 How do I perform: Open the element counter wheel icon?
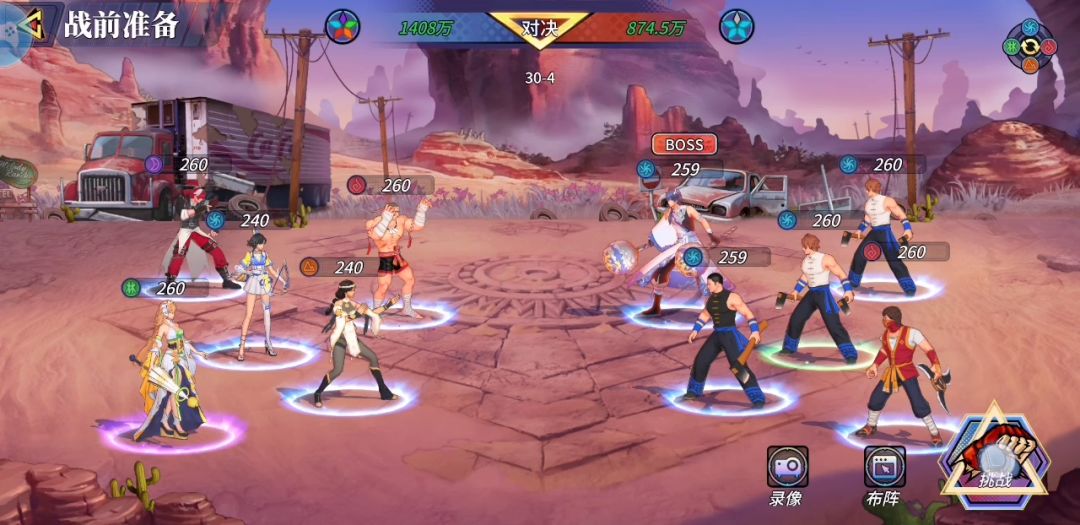[1029, 46]
